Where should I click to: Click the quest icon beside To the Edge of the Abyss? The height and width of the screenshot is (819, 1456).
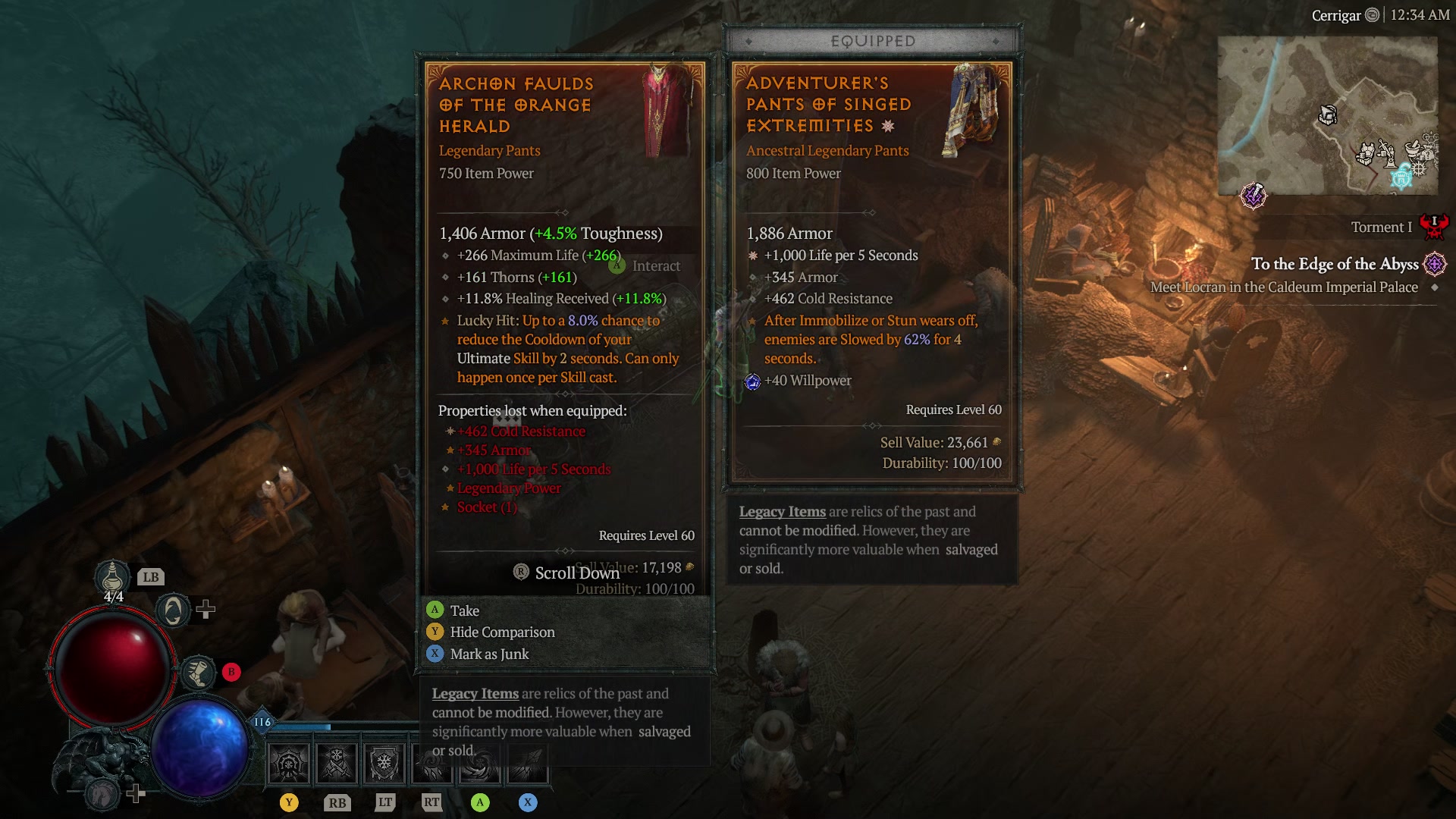[x=1433, y=265]
